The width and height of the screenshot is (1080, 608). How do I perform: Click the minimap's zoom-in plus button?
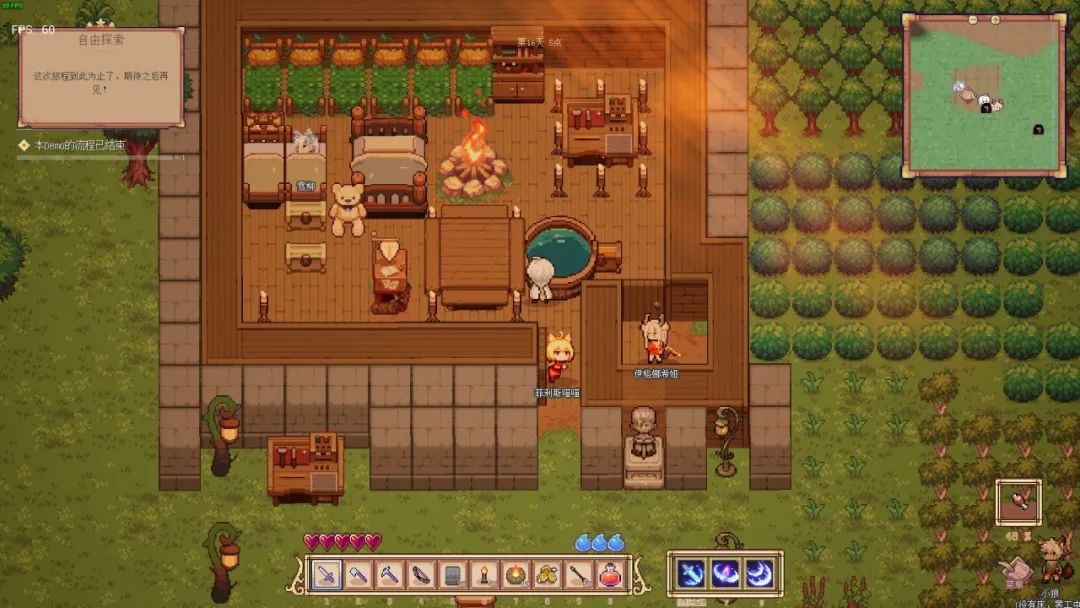tap(997, 19)
